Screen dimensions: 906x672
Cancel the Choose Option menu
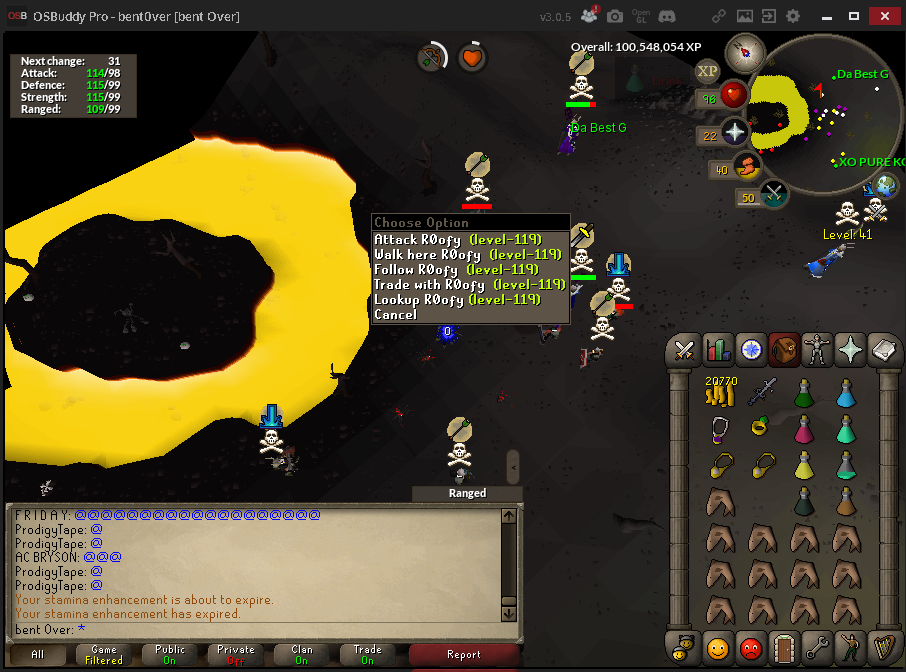click(395, 315)
